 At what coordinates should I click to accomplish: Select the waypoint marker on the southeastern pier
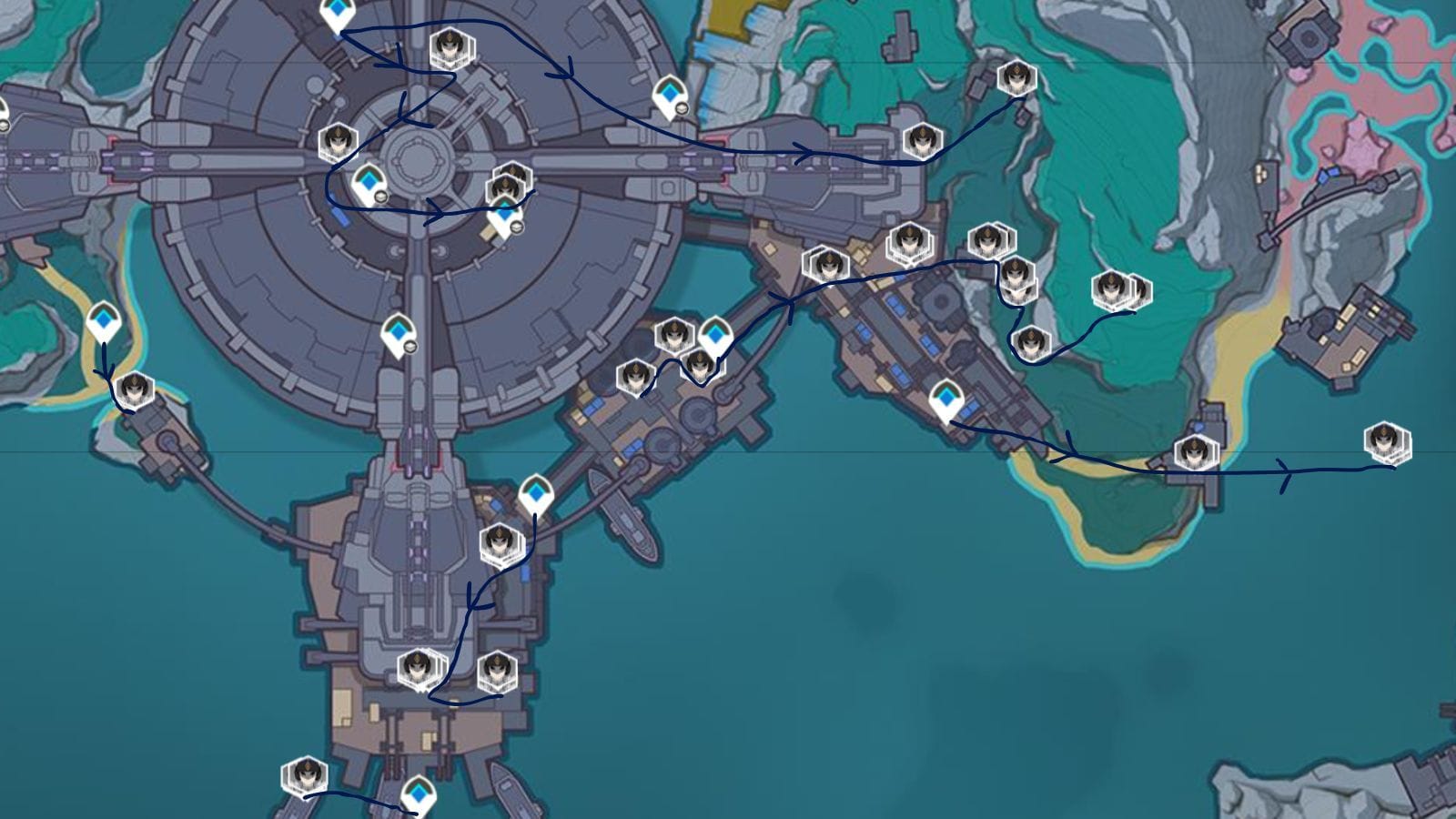click(x=946, y=396)
